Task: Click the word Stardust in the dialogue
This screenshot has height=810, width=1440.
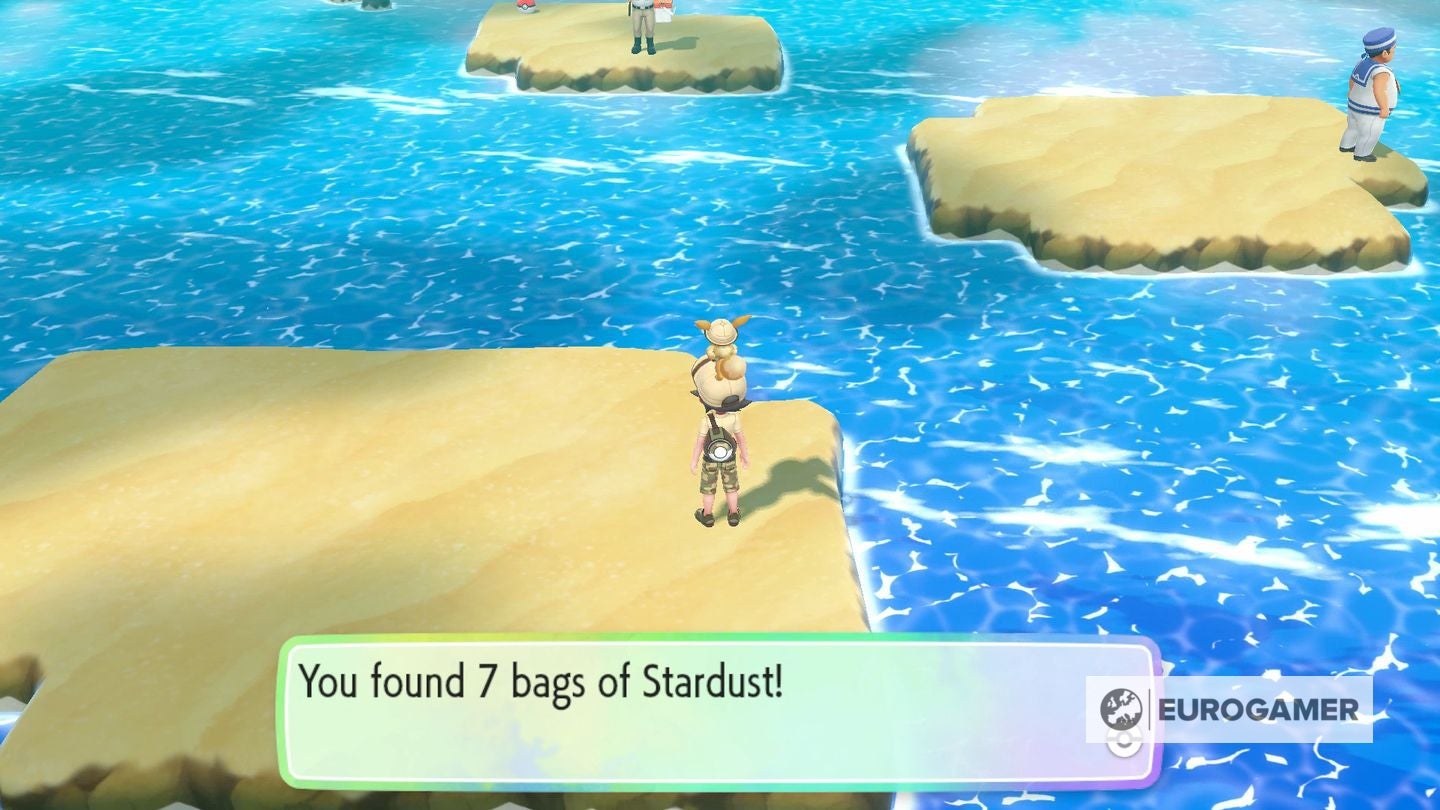Action: 711,681
